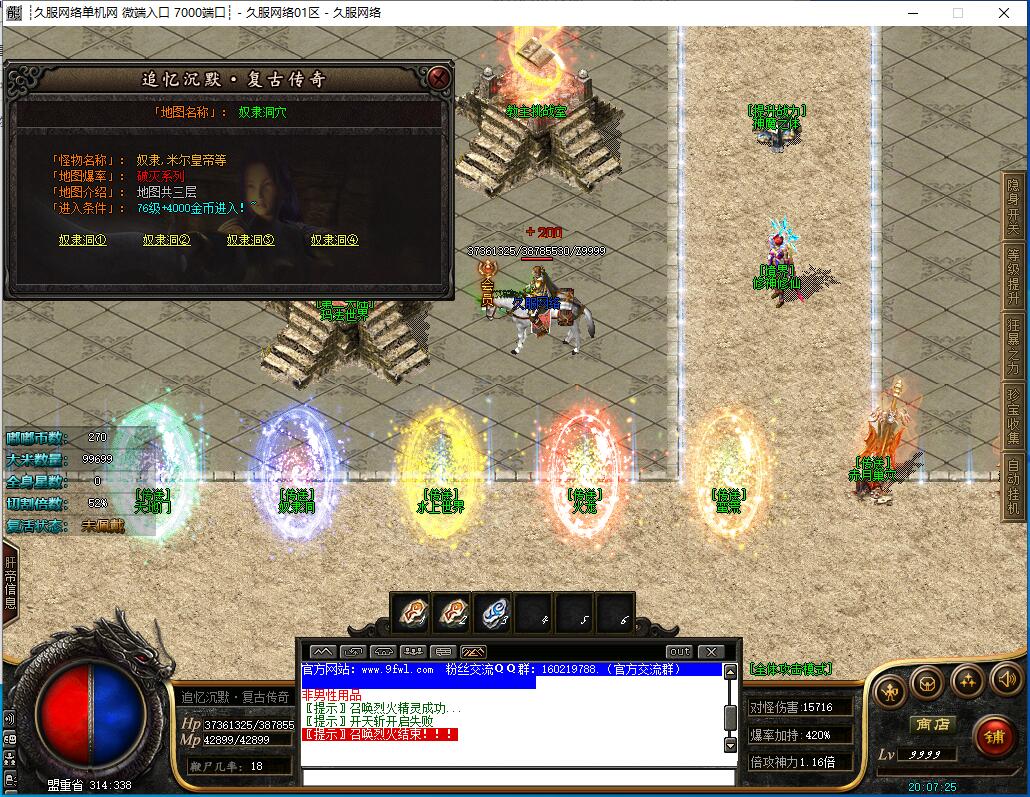Minimize the game window
This screenshot has height=797, width=1030.
tap(911, 13)
